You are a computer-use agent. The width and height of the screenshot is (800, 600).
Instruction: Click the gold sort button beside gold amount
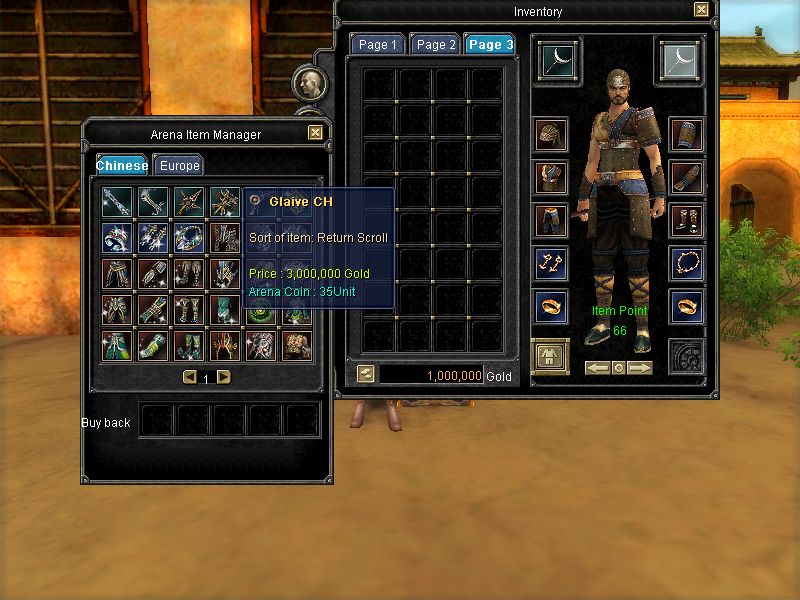tap(366, 374)
